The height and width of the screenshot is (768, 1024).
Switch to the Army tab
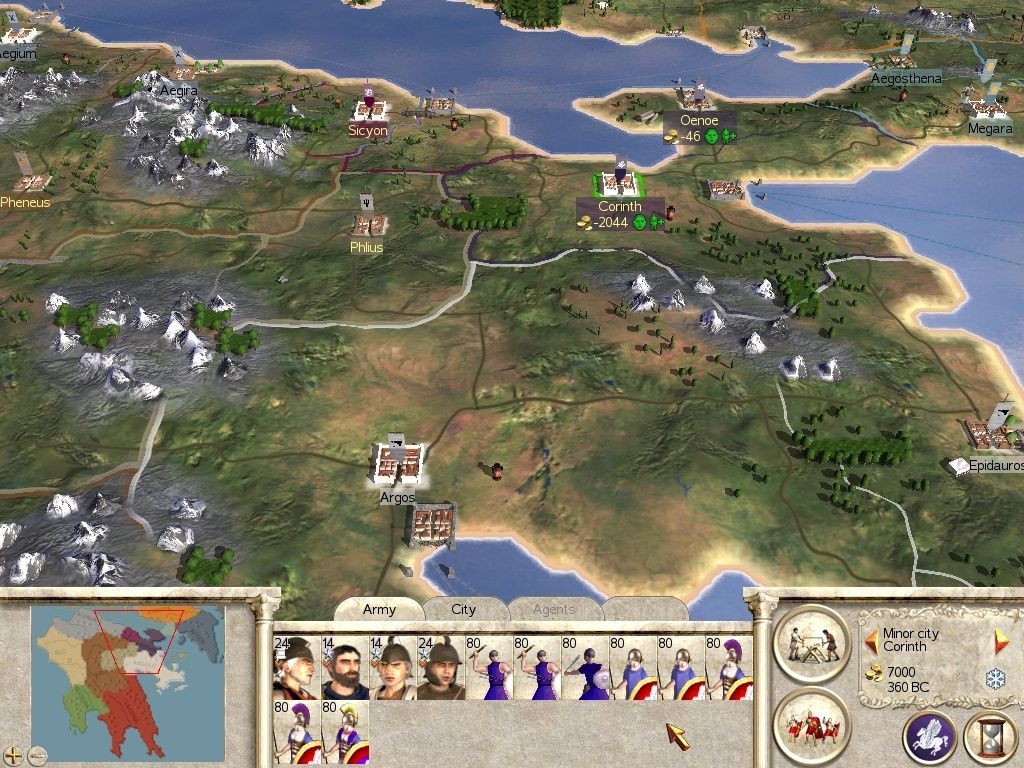pos(379,609)
